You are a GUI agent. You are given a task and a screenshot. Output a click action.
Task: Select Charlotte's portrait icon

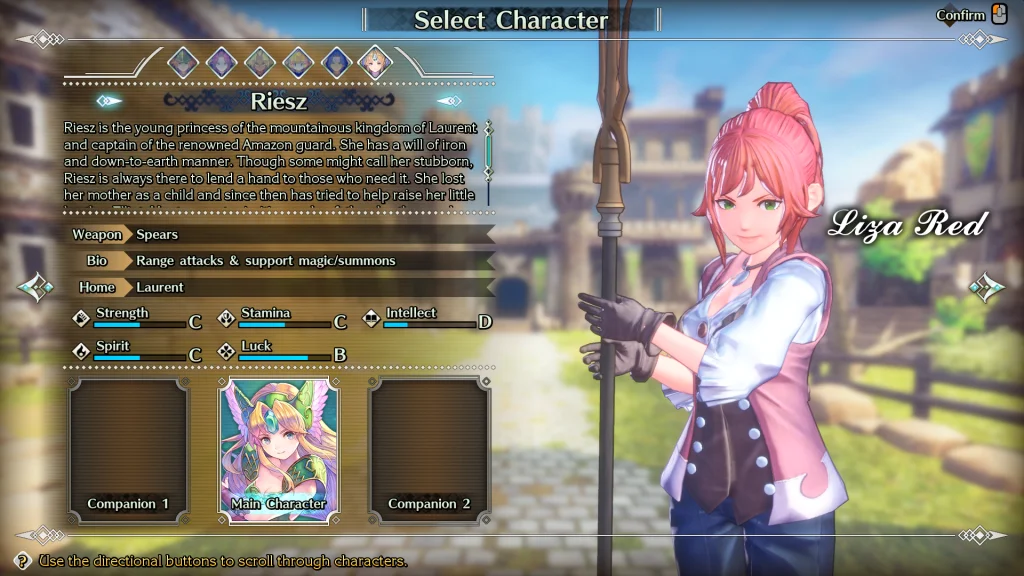[298, 63]
